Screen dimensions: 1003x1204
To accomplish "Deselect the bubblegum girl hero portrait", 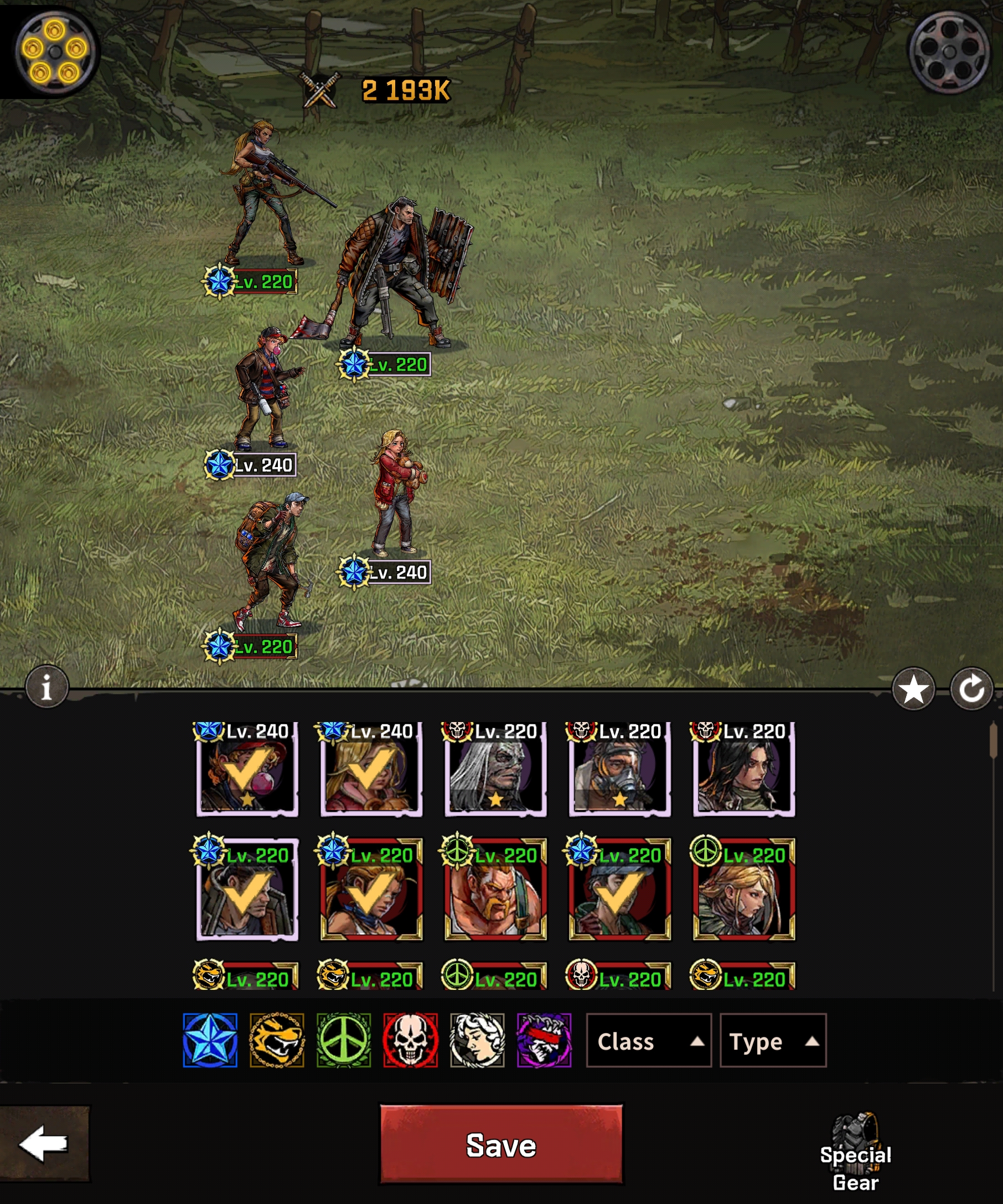I will [x=247, y=771].
